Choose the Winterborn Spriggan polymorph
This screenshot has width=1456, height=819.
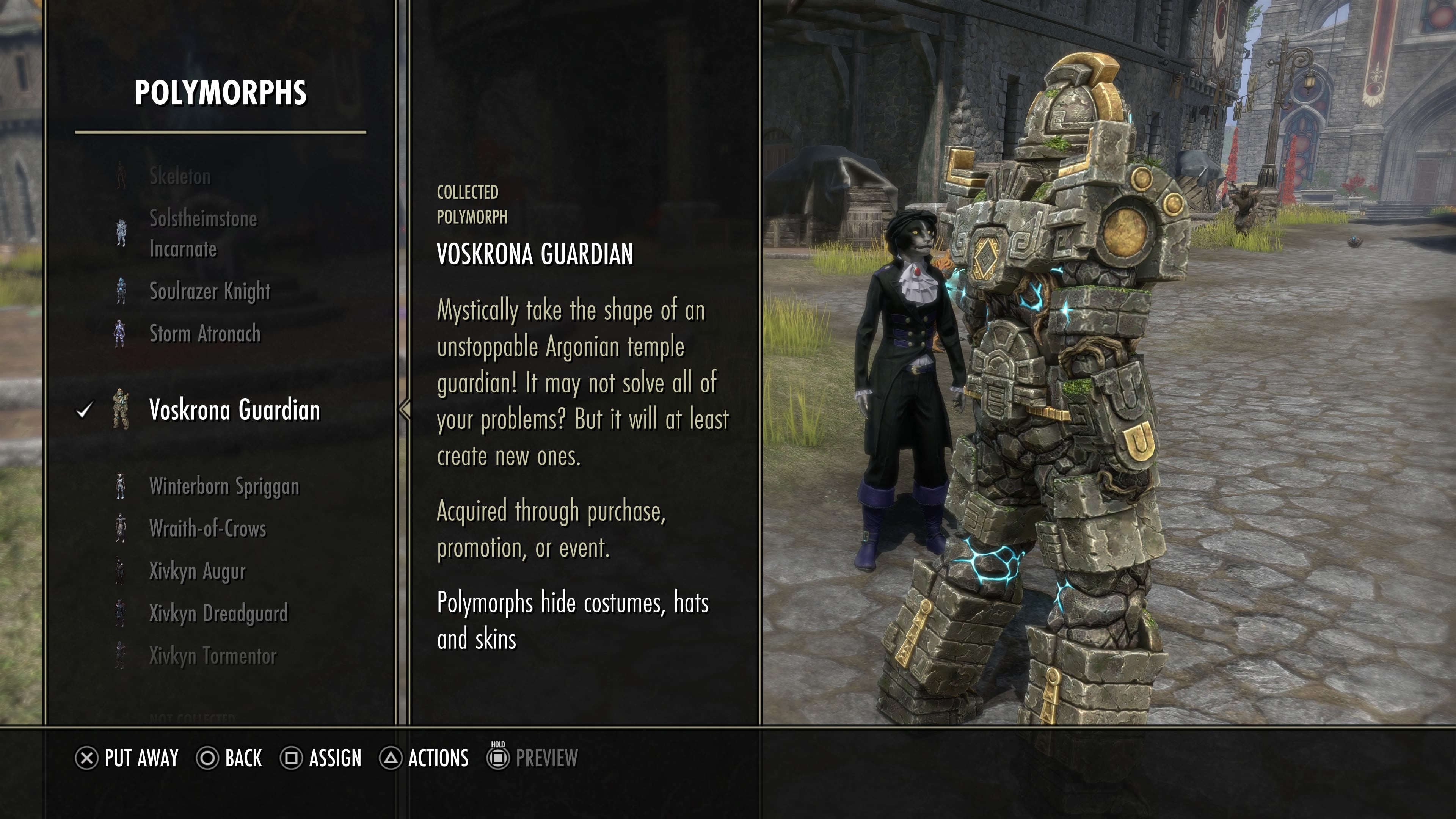[x=224, y=486]
